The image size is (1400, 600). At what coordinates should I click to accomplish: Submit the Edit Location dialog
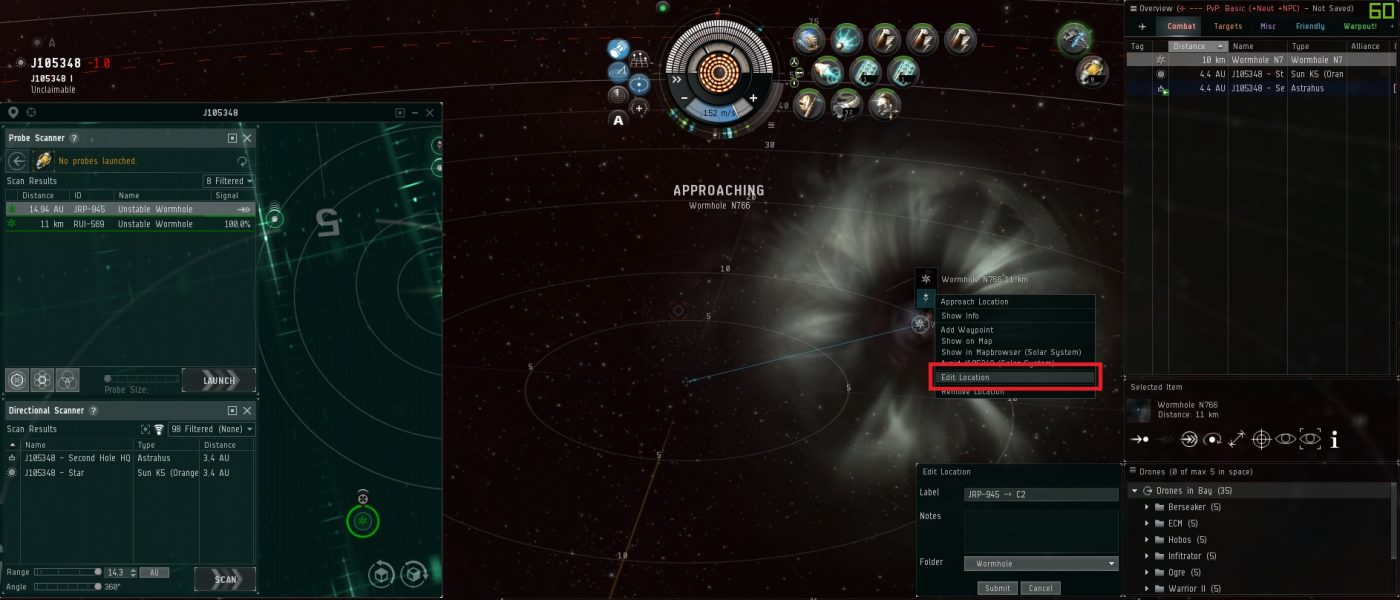click(997, 588)
